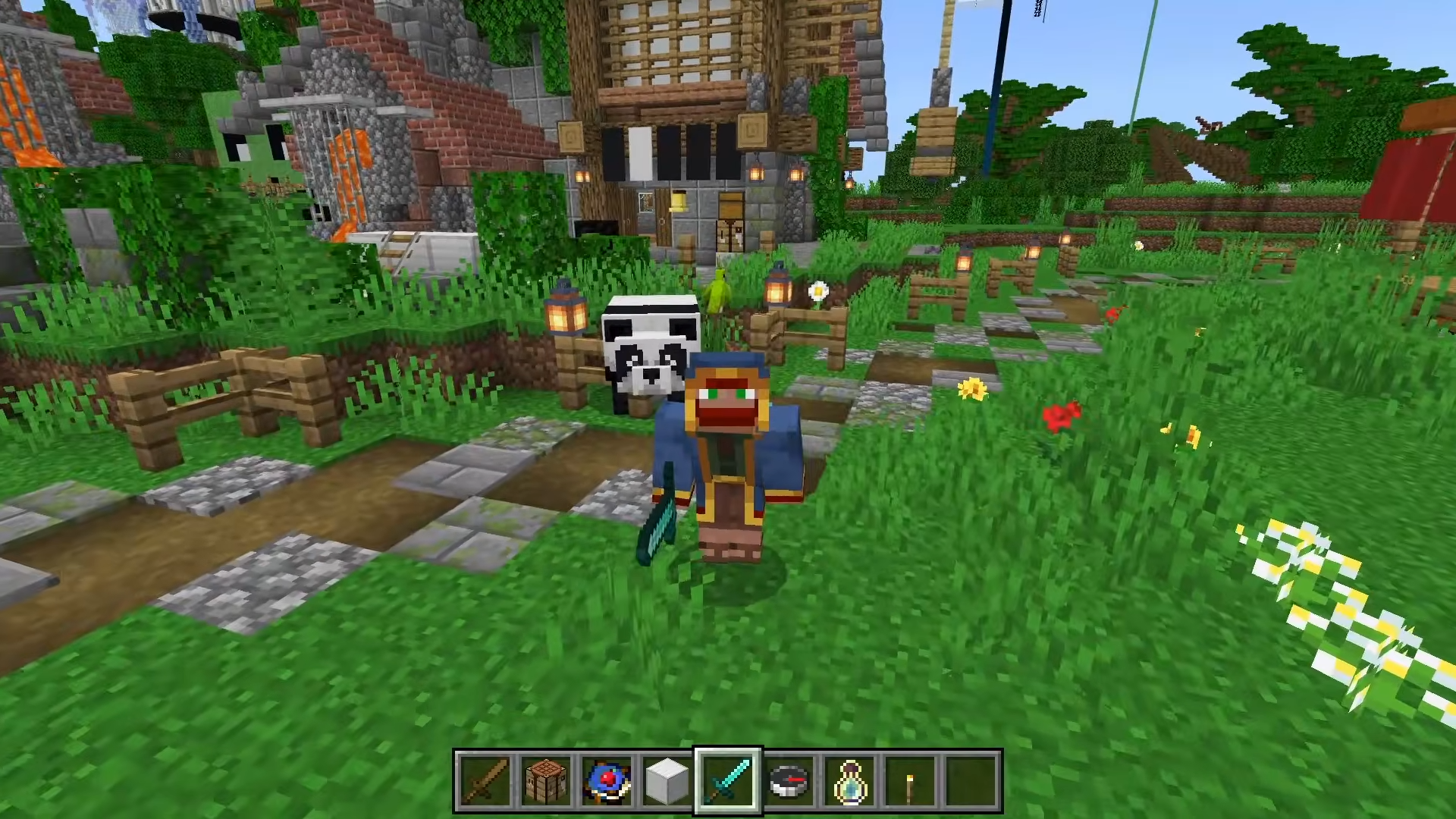Select the diamond sword slot
Viewport: 1456px width, 819px height.
tap(728, 781)
